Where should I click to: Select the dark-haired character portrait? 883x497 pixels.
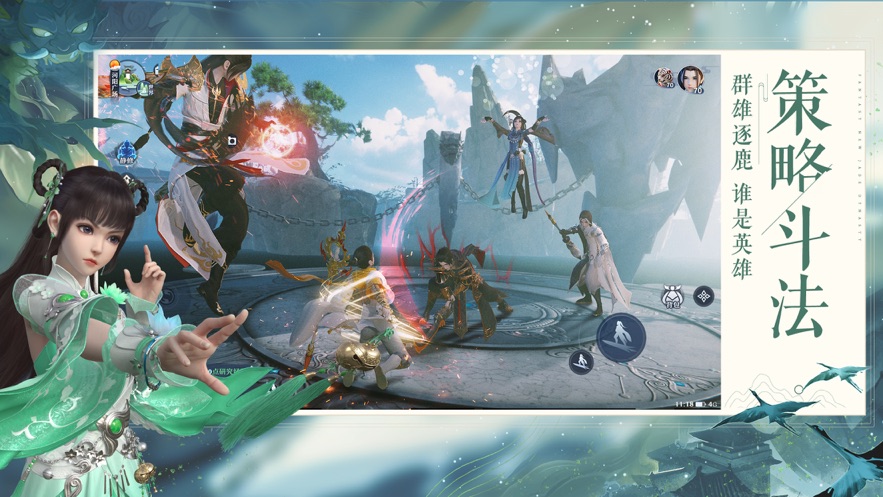point(690,78)
